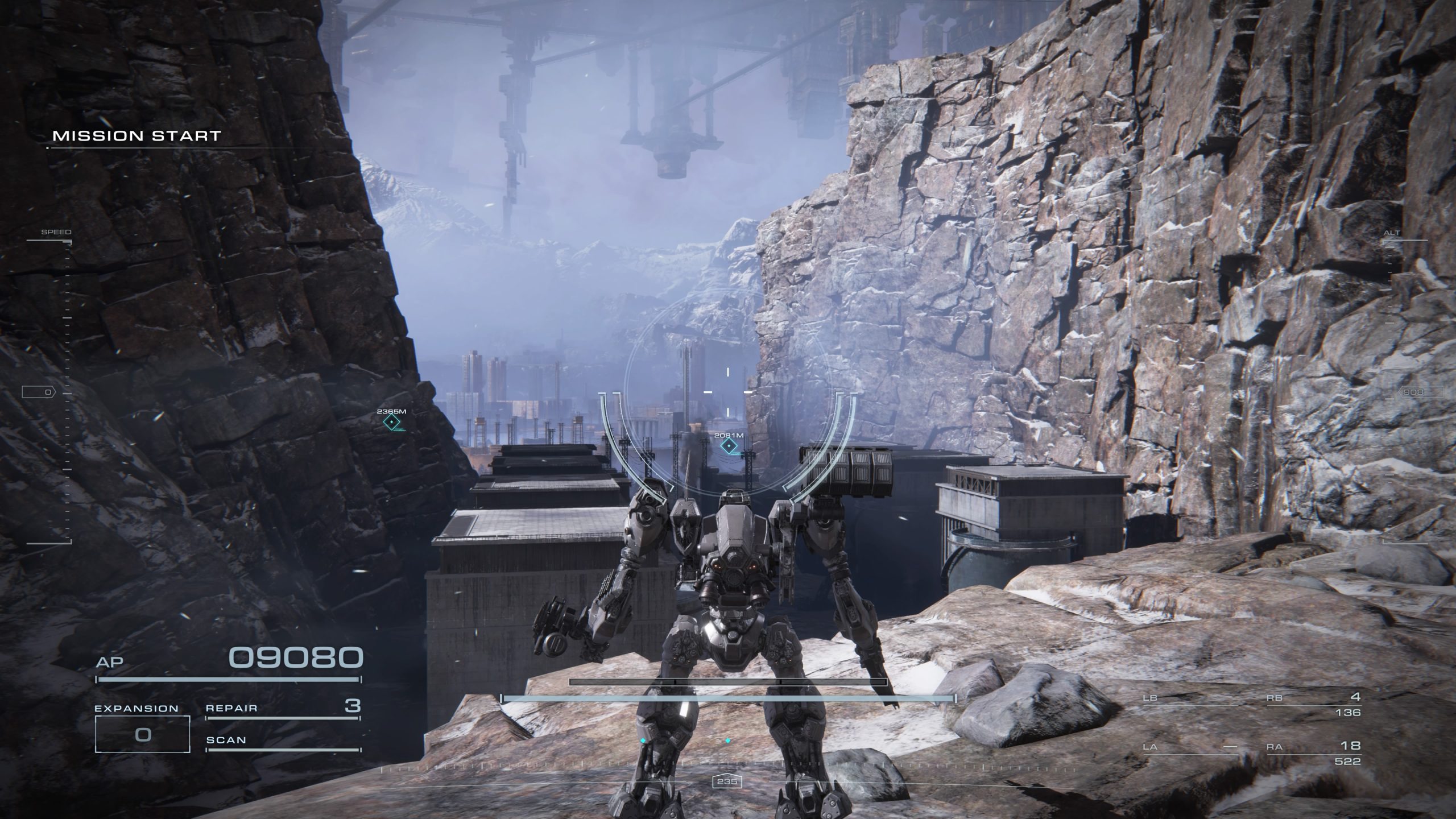Viewport: 1456px width, 819px height.
Task: Select the 2365M waypoint marker
Action: pyautogui.click(x=391, y=422)
